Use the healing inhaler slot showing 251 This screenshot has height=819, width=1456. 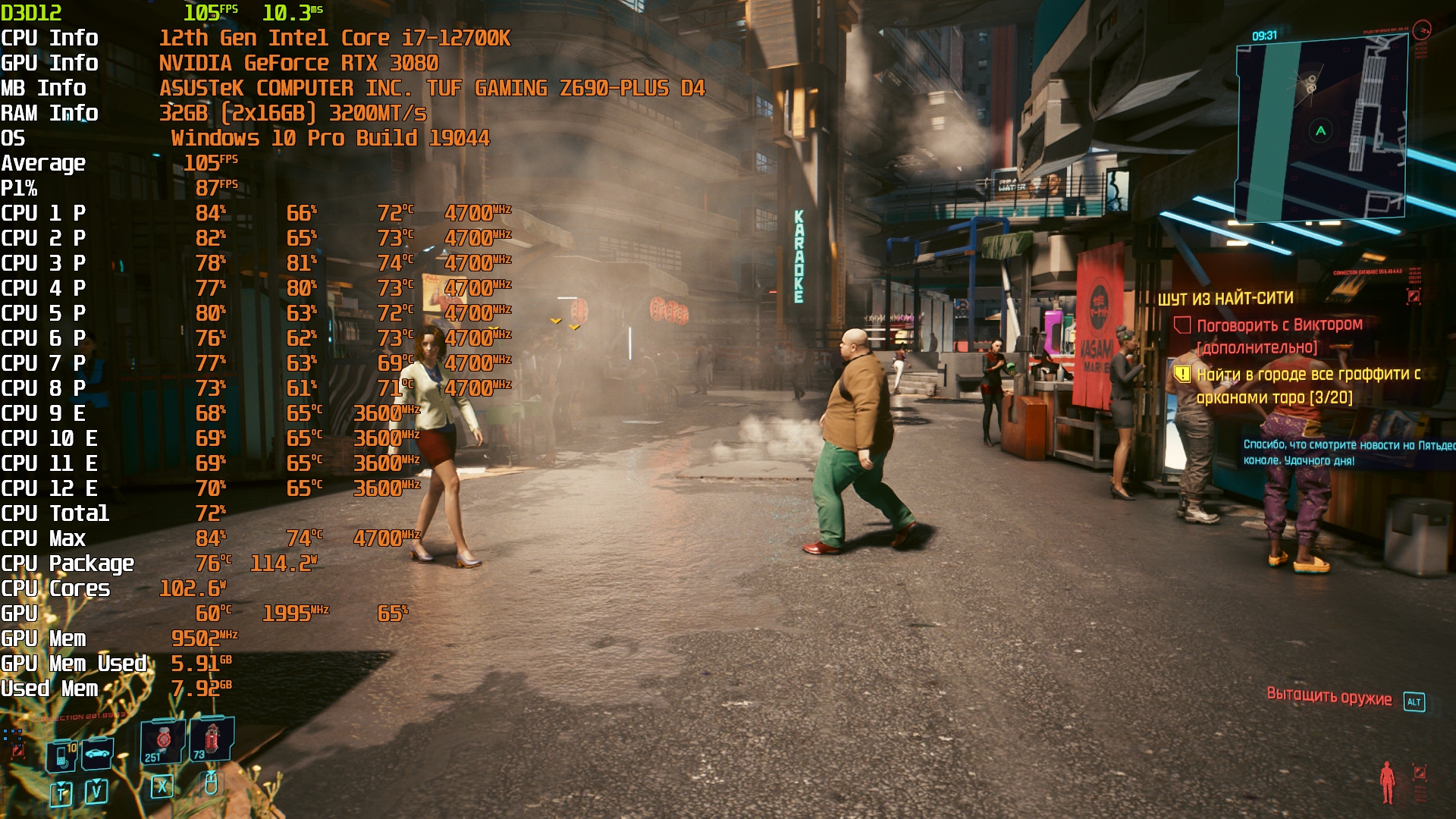pyautogui.click(x=162, y=741)
